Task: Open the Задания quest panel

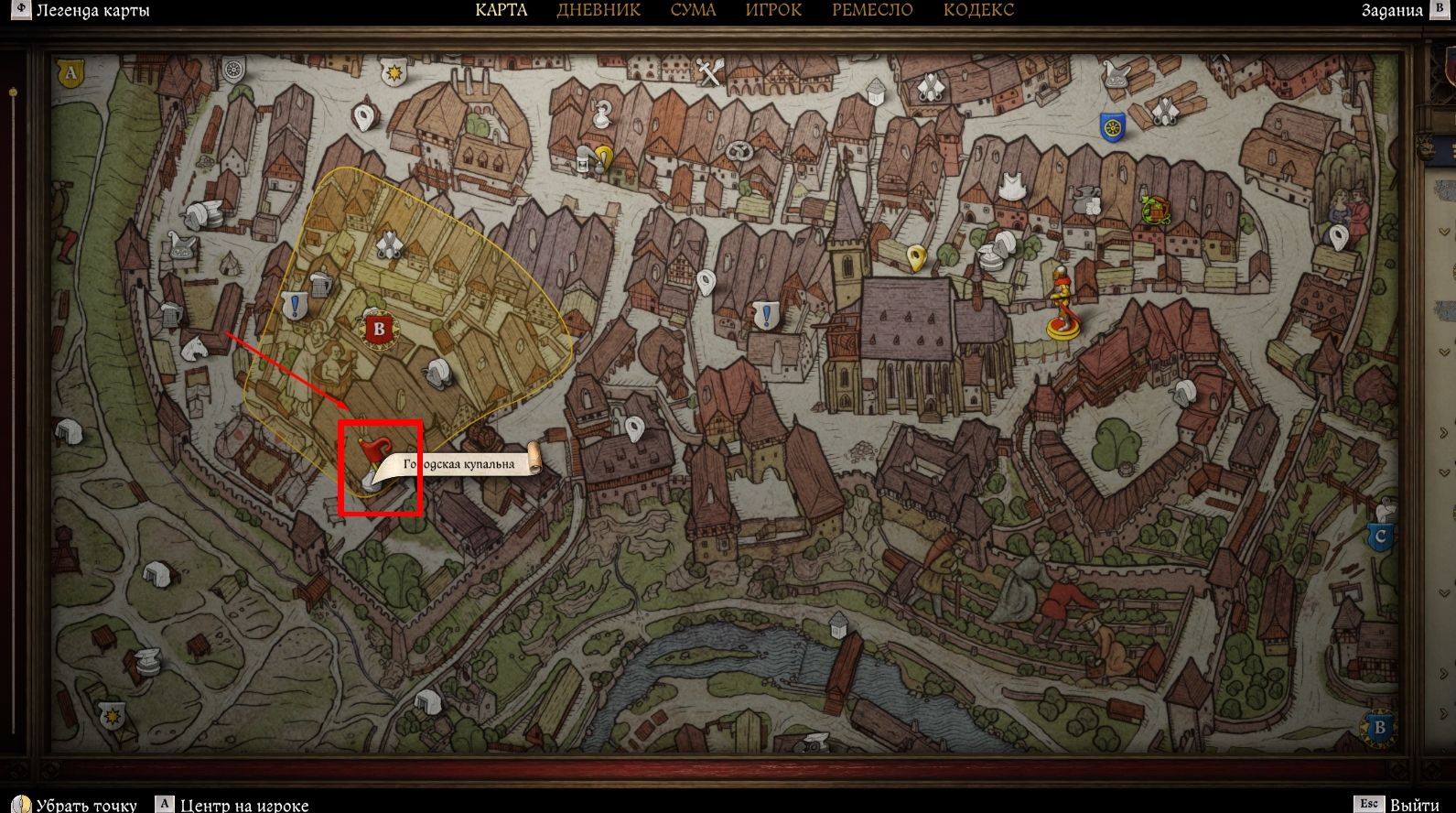Action: (1392, 11)
